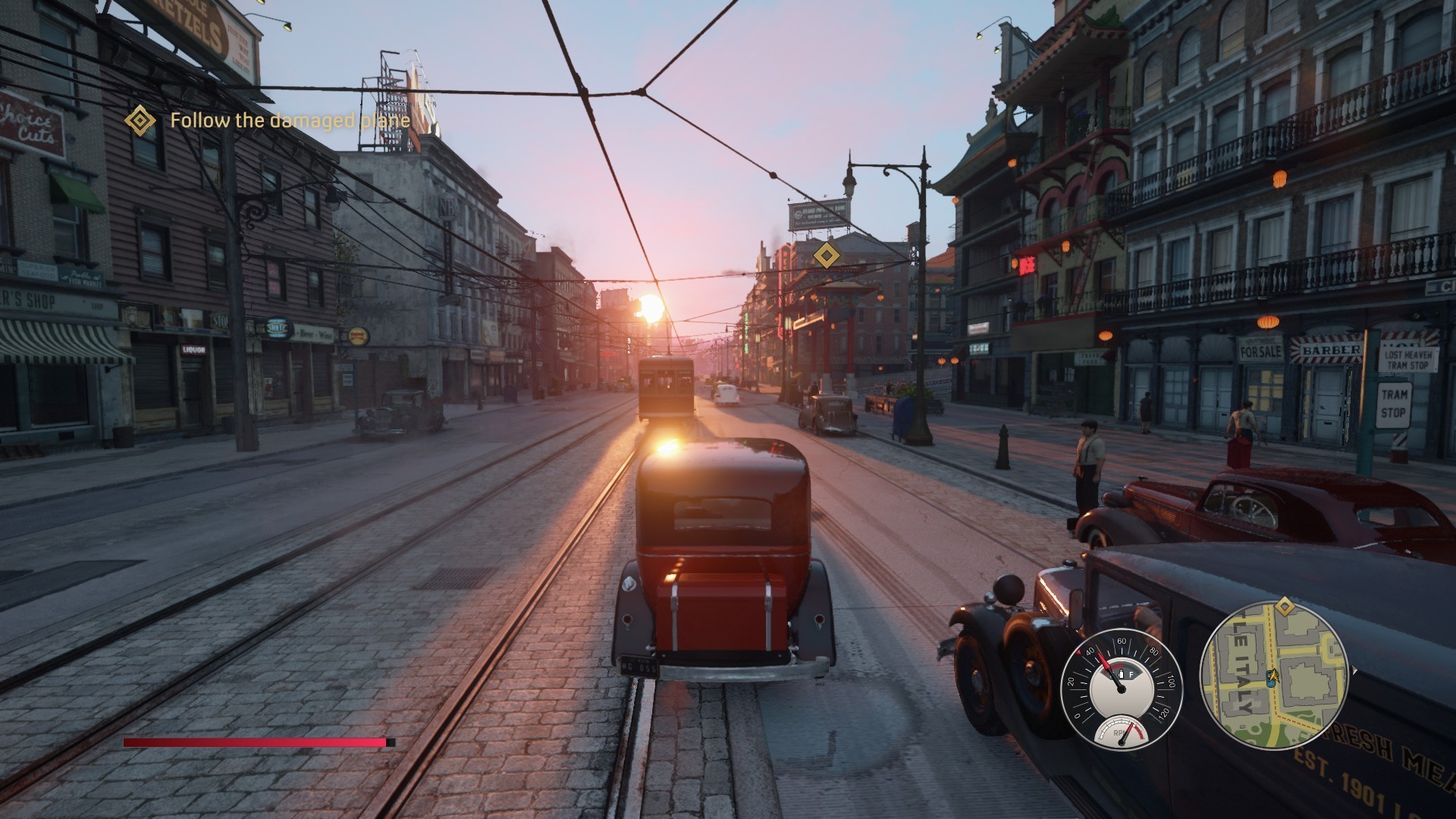Select the diamond objective marker on the minimap edge
The width and height of the screenshot is (1456, 819).
[x=1284, y=606]
